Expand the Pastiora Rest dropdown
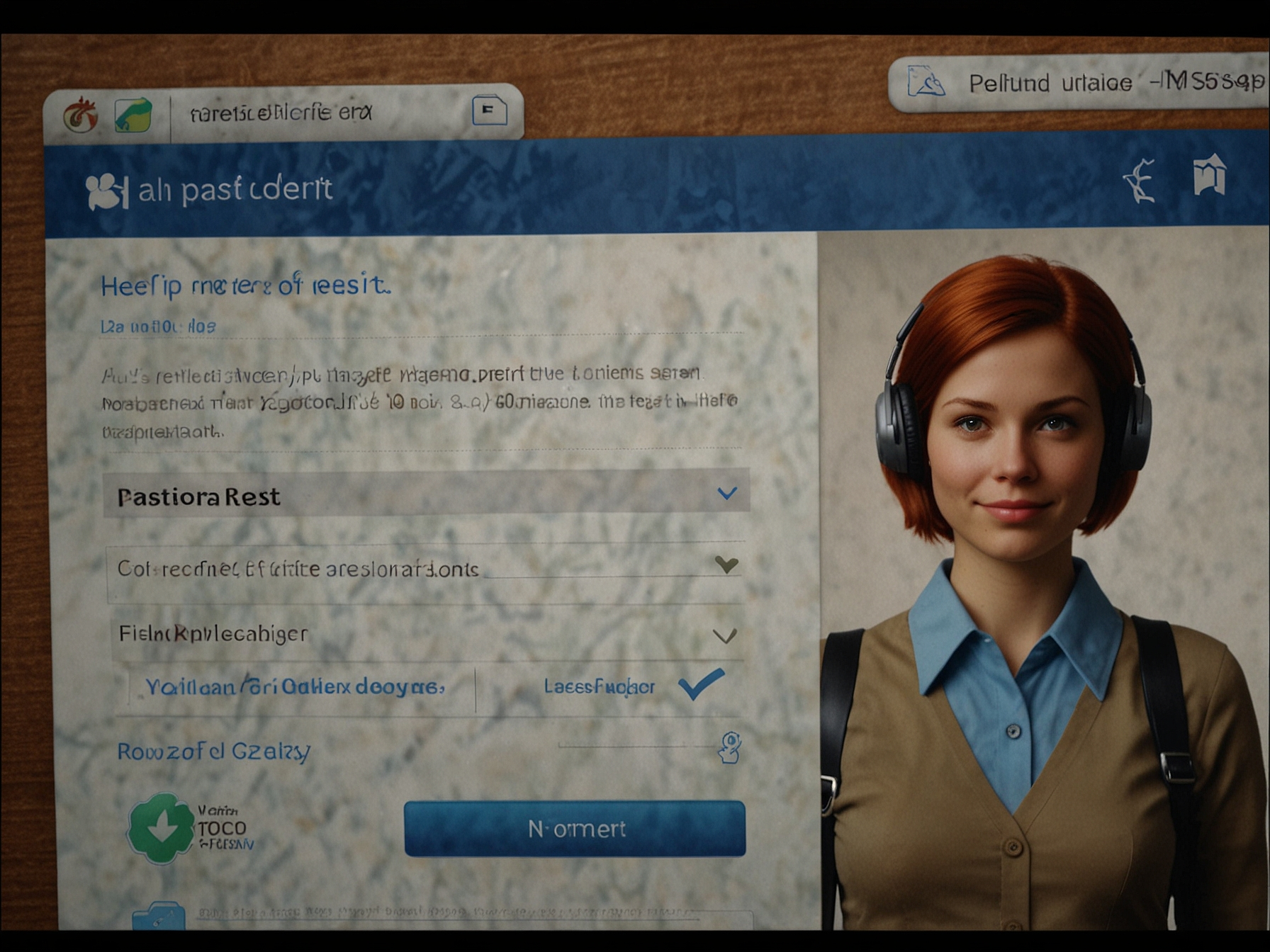The height and width of the screenshot is (952, 1270). click(x=727, y=493)
